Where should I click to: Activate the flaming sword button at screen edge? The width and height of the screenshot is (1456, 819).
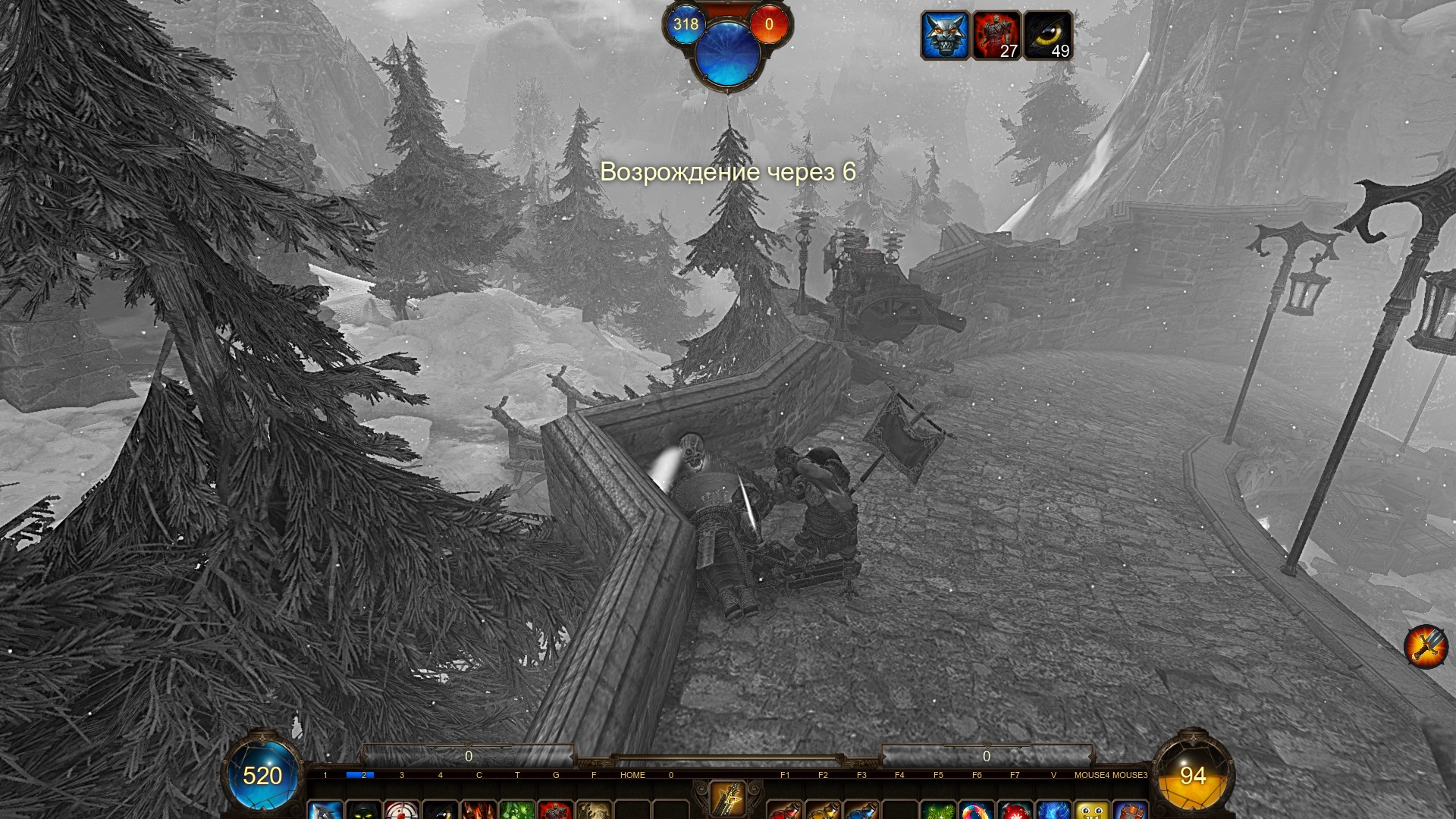(x=1426, y=646)
